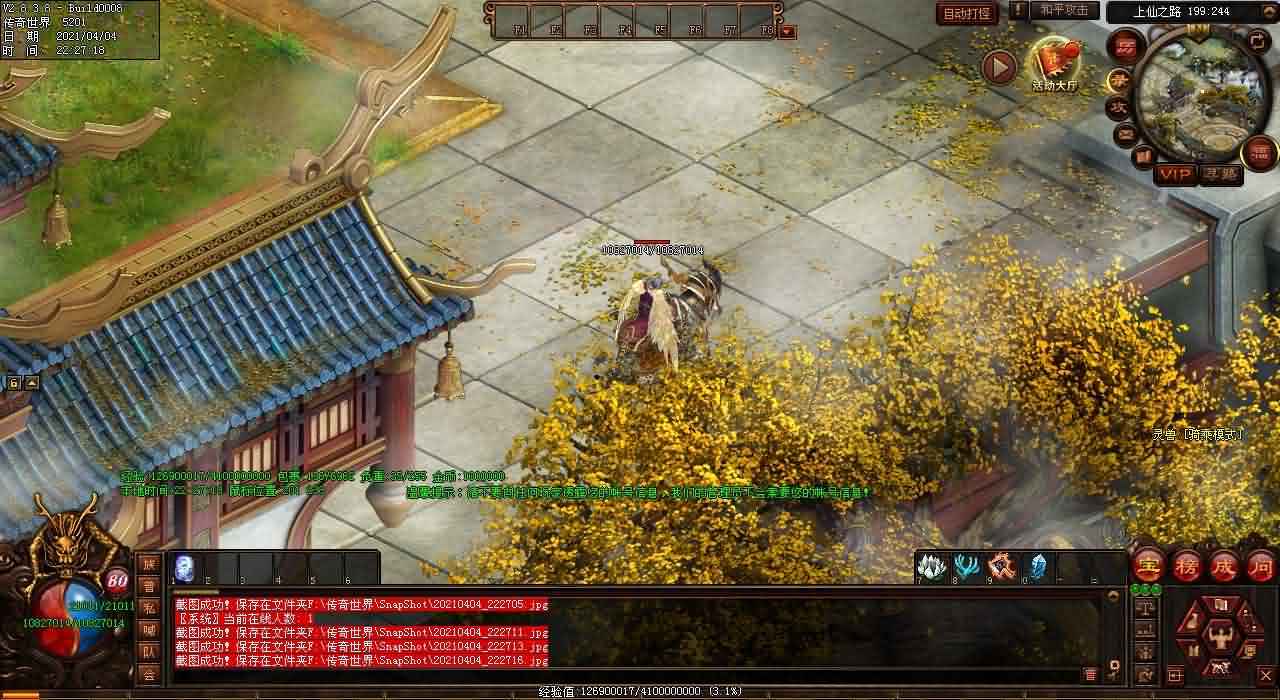Open the VIP panel
Viewport: 1280px width, 700px height.
point(1175,174)
